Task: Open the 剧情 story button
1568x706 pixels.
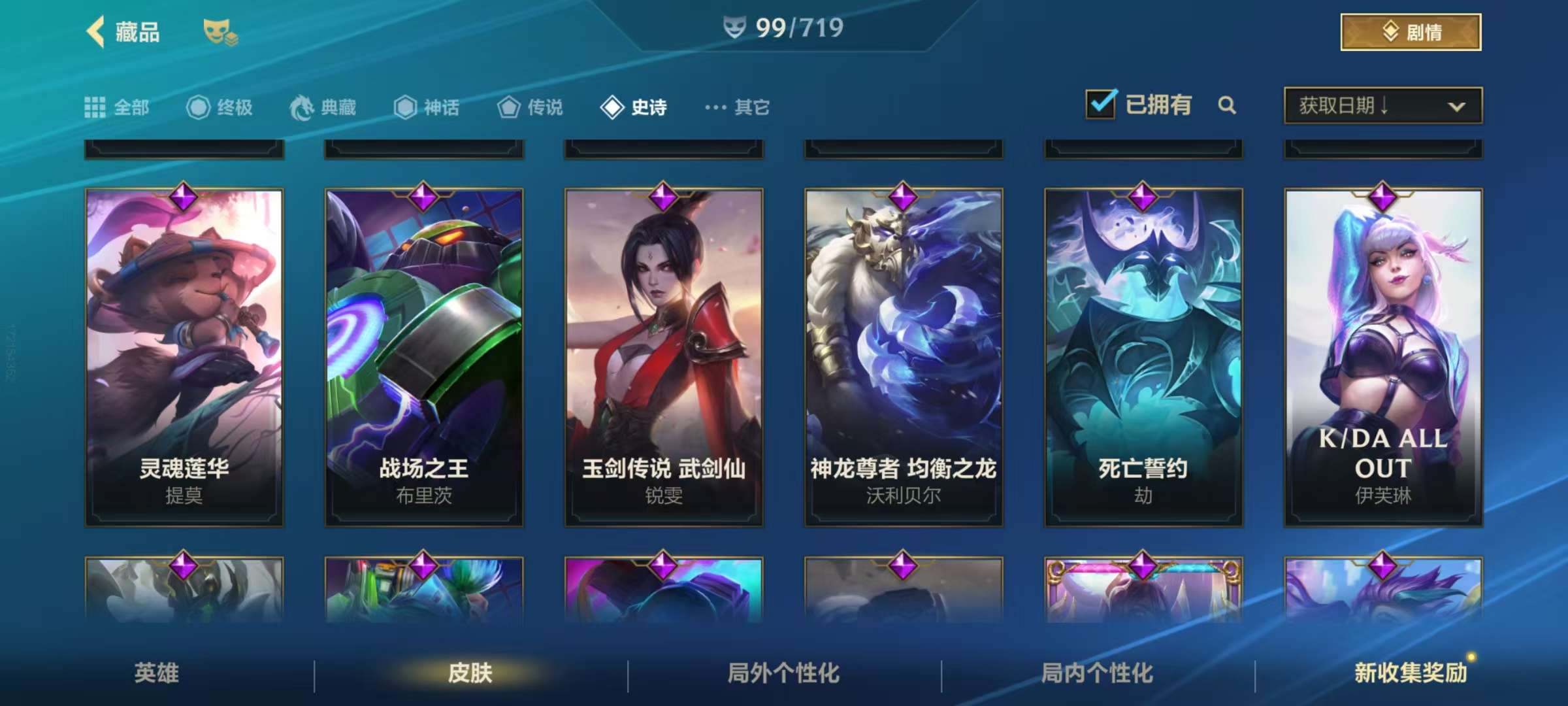Action: (1410, 32)
